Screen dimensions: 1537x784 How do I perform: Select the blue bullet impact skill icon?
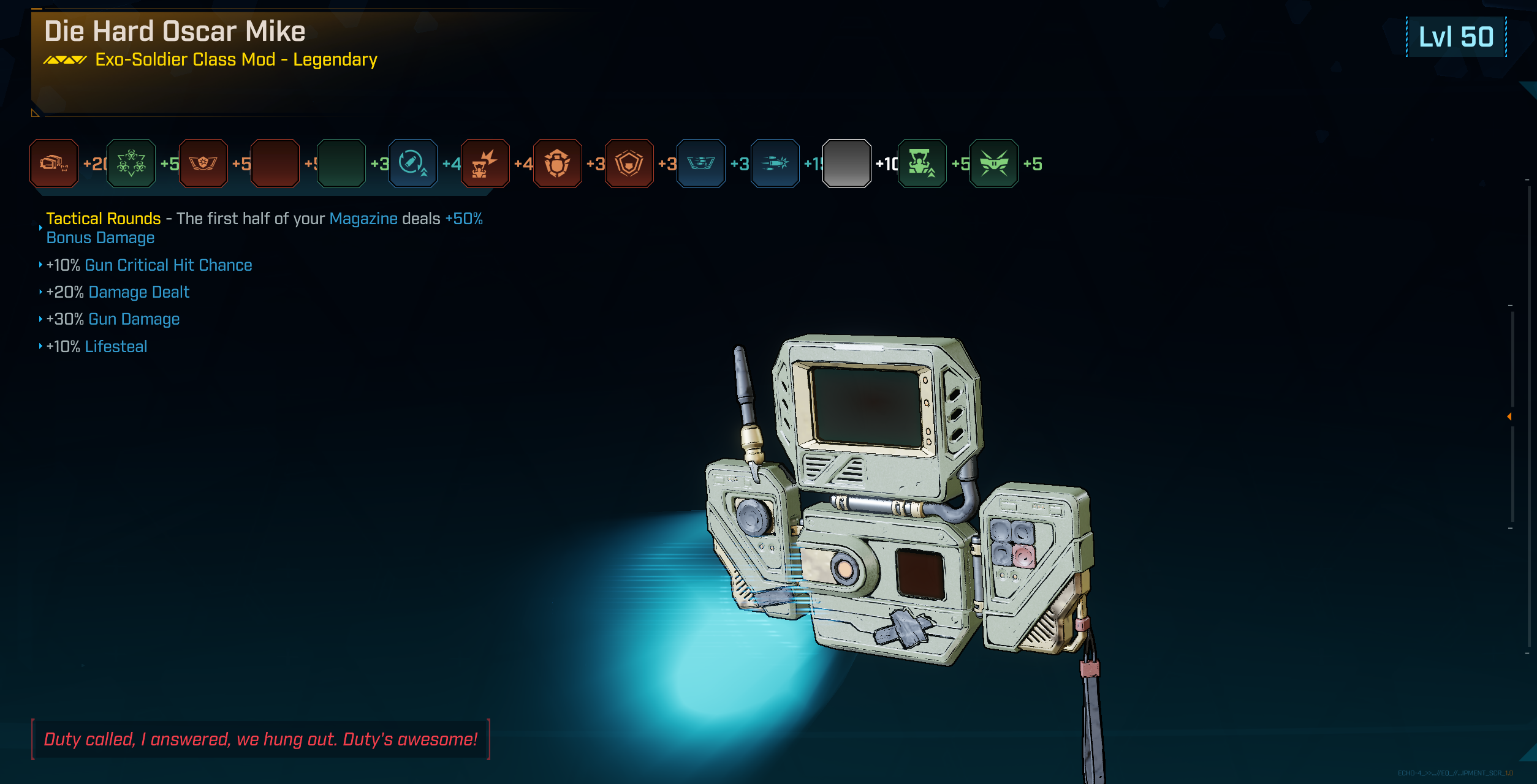click(775, 164)
